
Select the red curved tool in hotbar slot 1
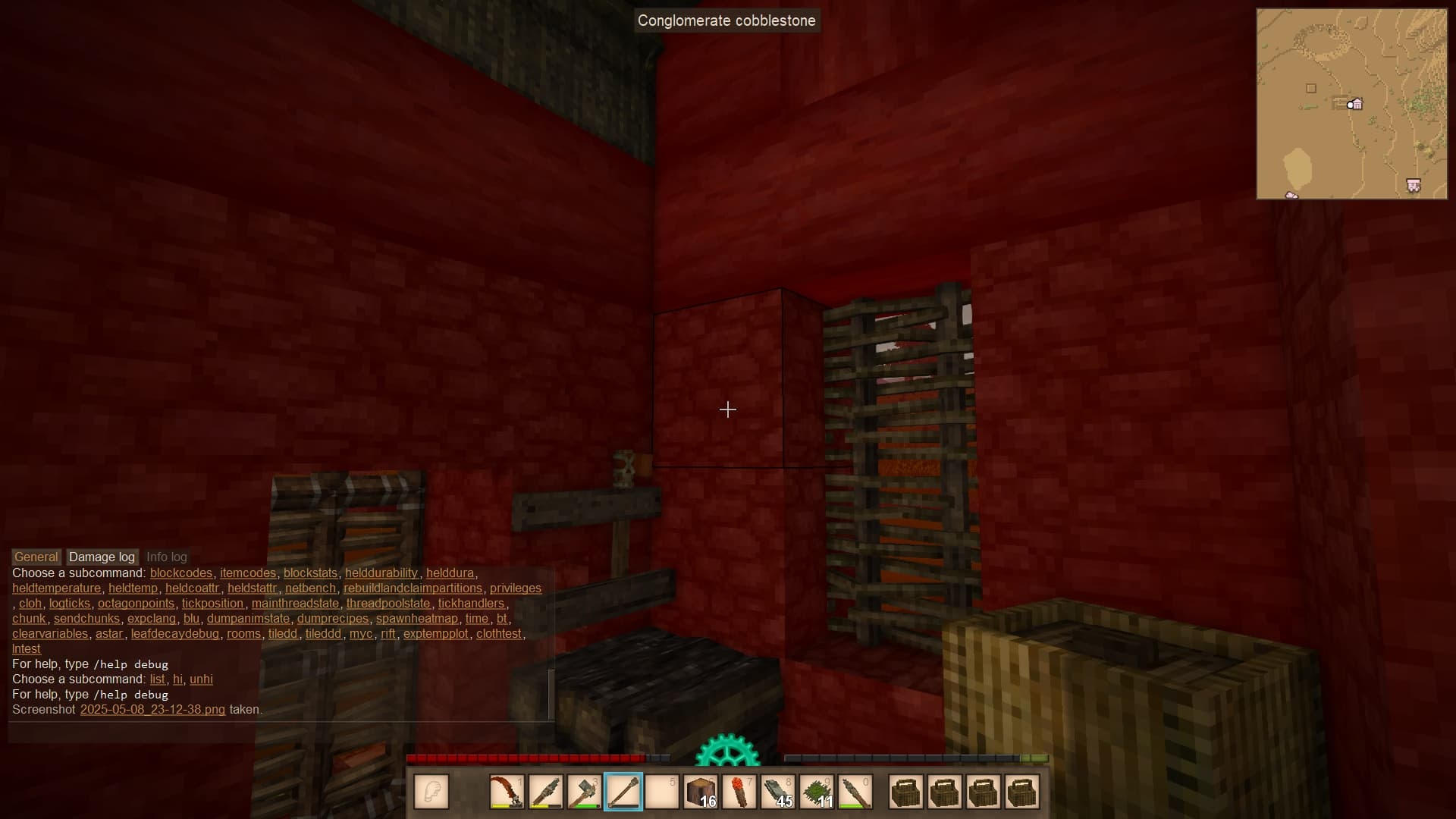tap(507, 792)
